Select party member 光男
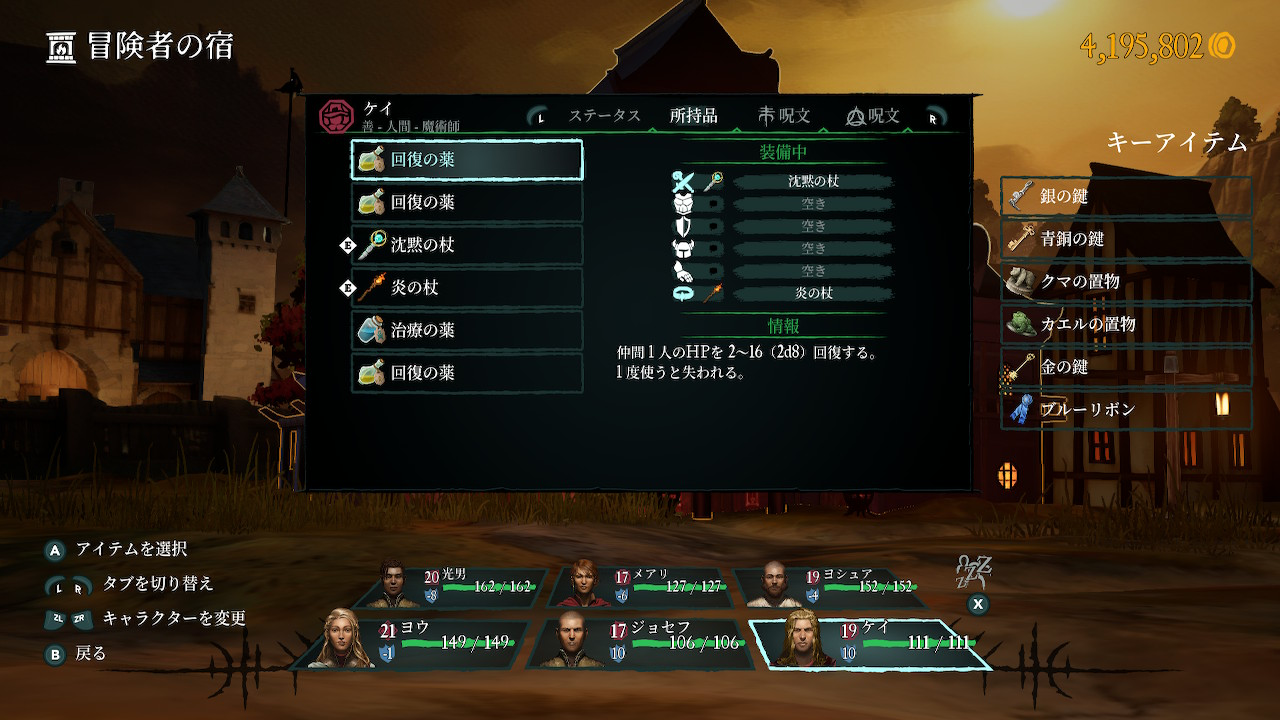The height and width of the screenshot is (720, 1280). (x=463, y=587)
